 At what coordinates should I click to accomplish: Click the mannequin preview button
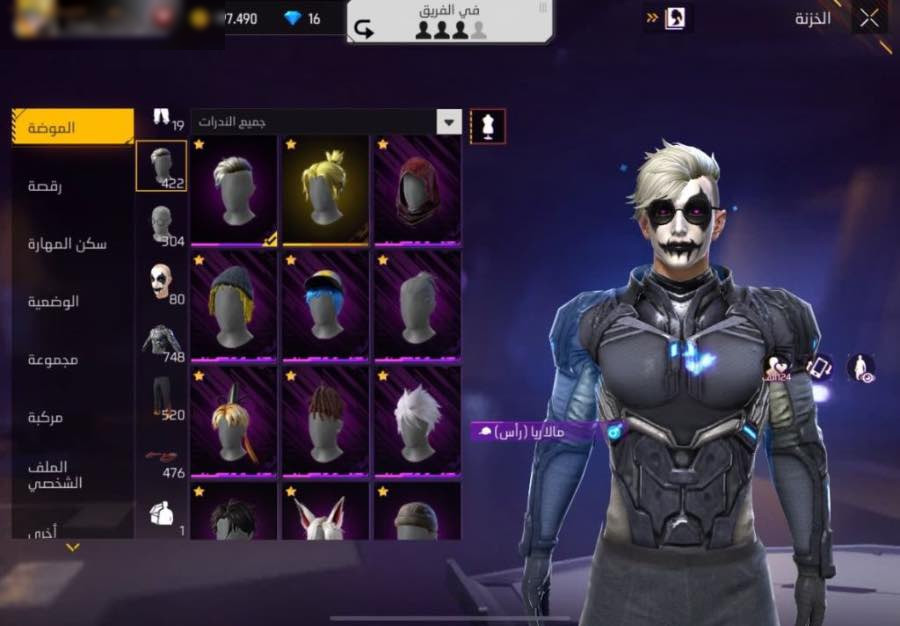point(487,126)
